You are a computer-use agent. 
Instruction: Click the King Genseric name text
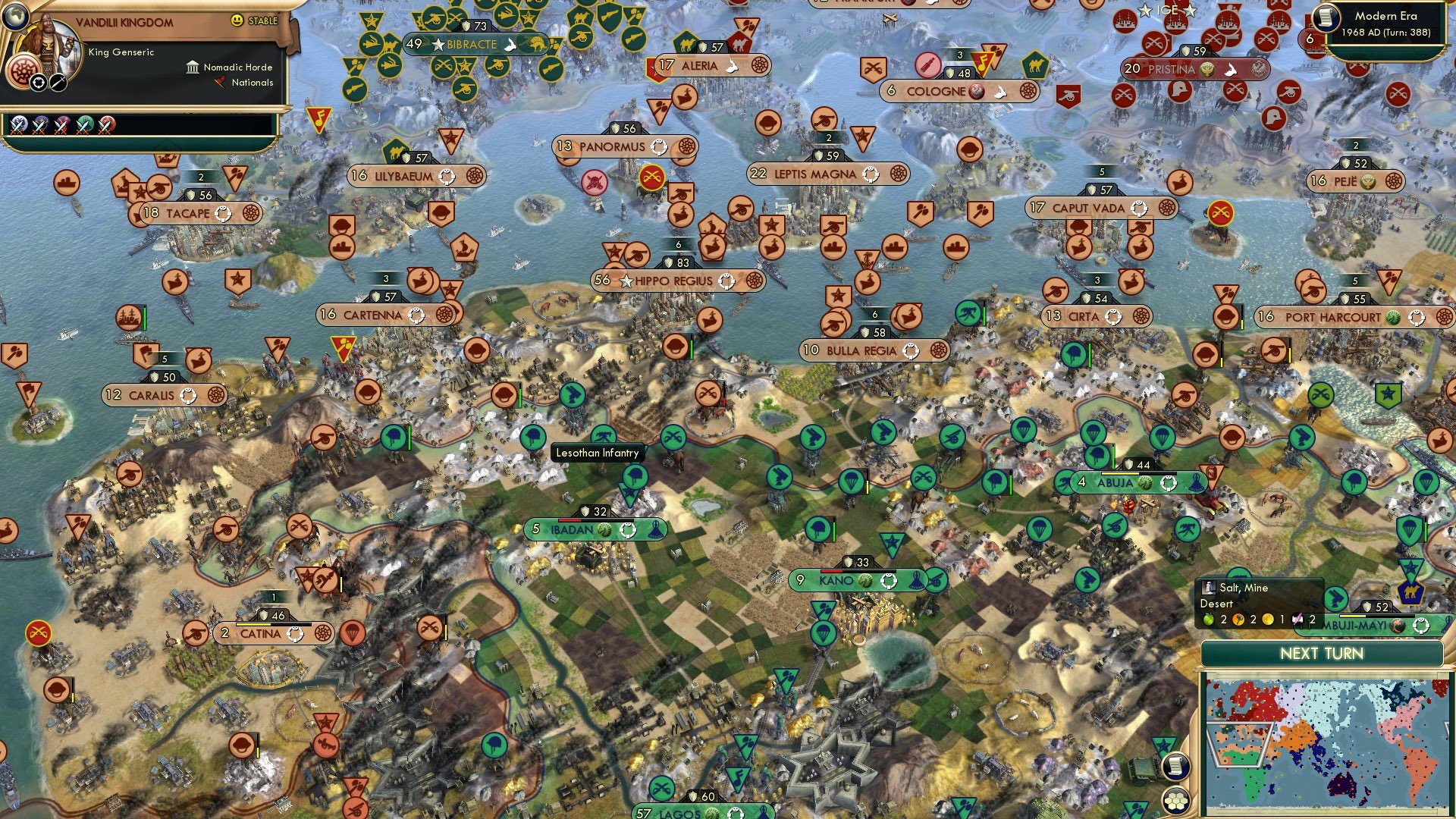click(x=120, y=53)
